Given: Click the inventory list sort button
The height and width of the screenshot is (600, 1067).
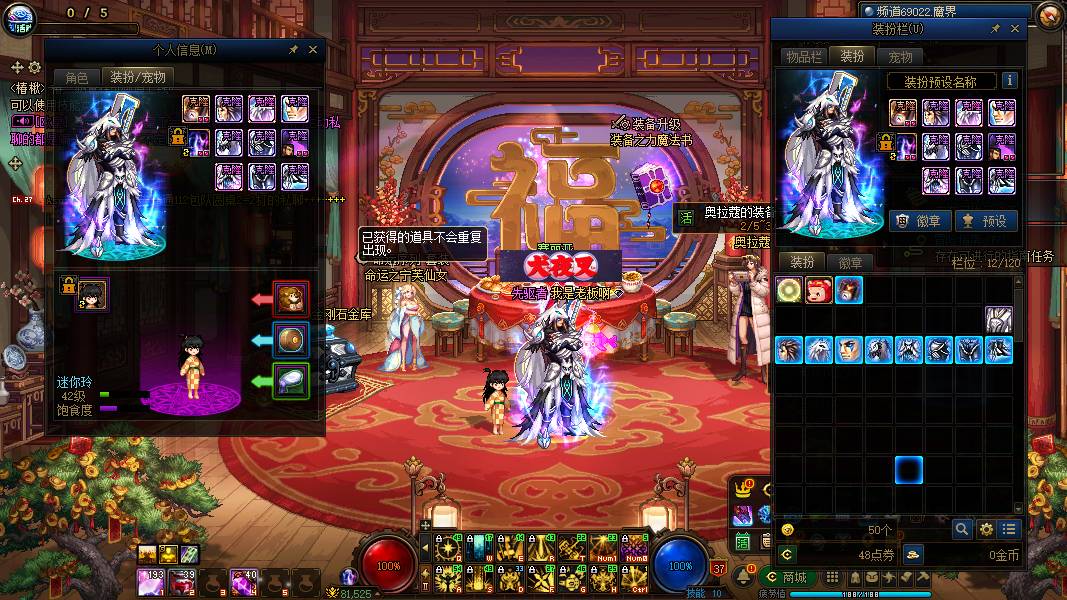Looking at the screenshot, I should tap(1009, 529).
